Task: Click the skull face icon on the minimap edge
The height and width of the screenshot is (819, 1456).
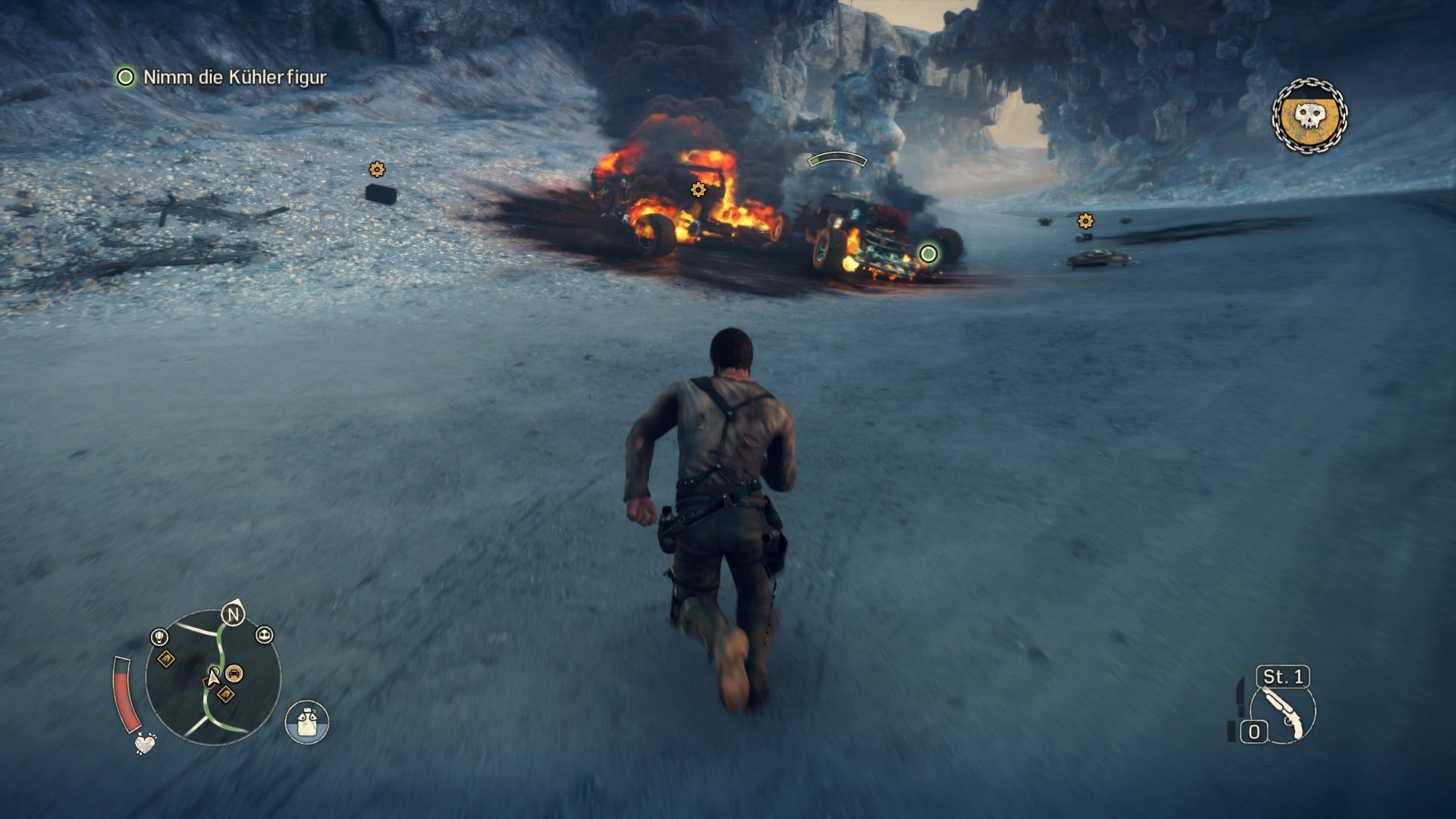Action: coord(265,635)
